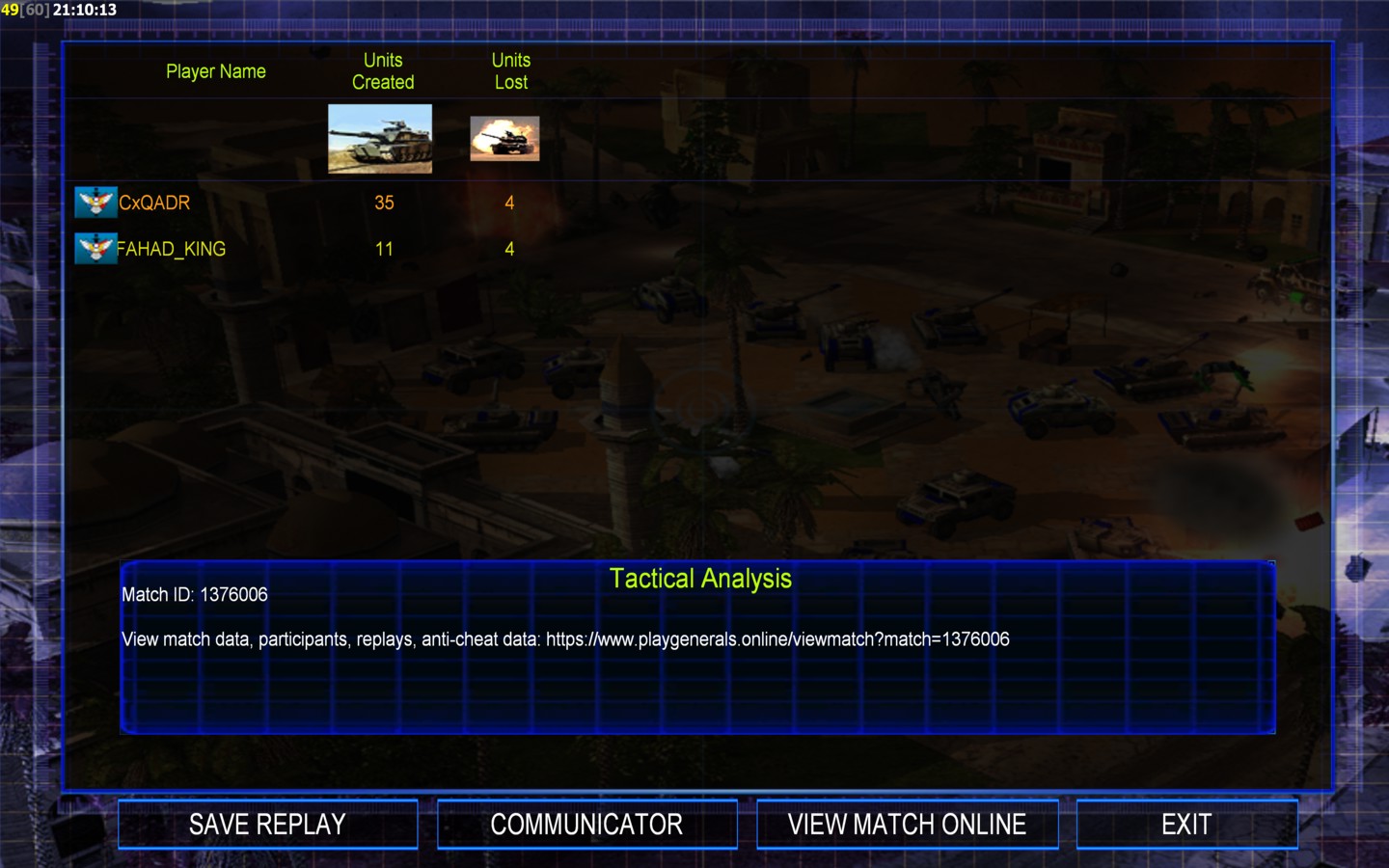This screenshot has height=868, width=1389.
Task: Click the Units Lost explosion thumbnail
Action: pyautogui.click(x=504, y=139)
